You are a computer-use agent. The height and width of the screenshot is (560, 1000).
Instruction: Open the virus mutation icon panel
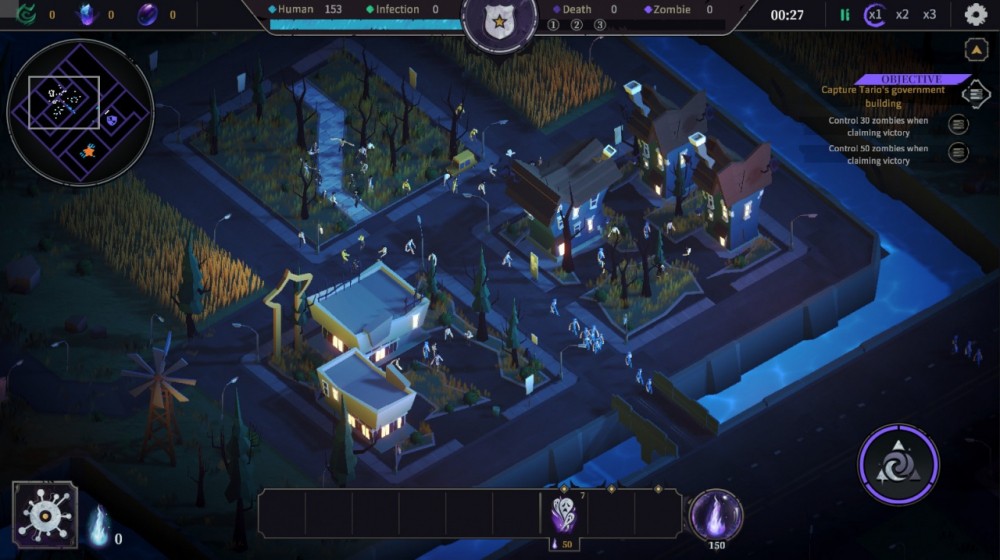tap(45, 514)
